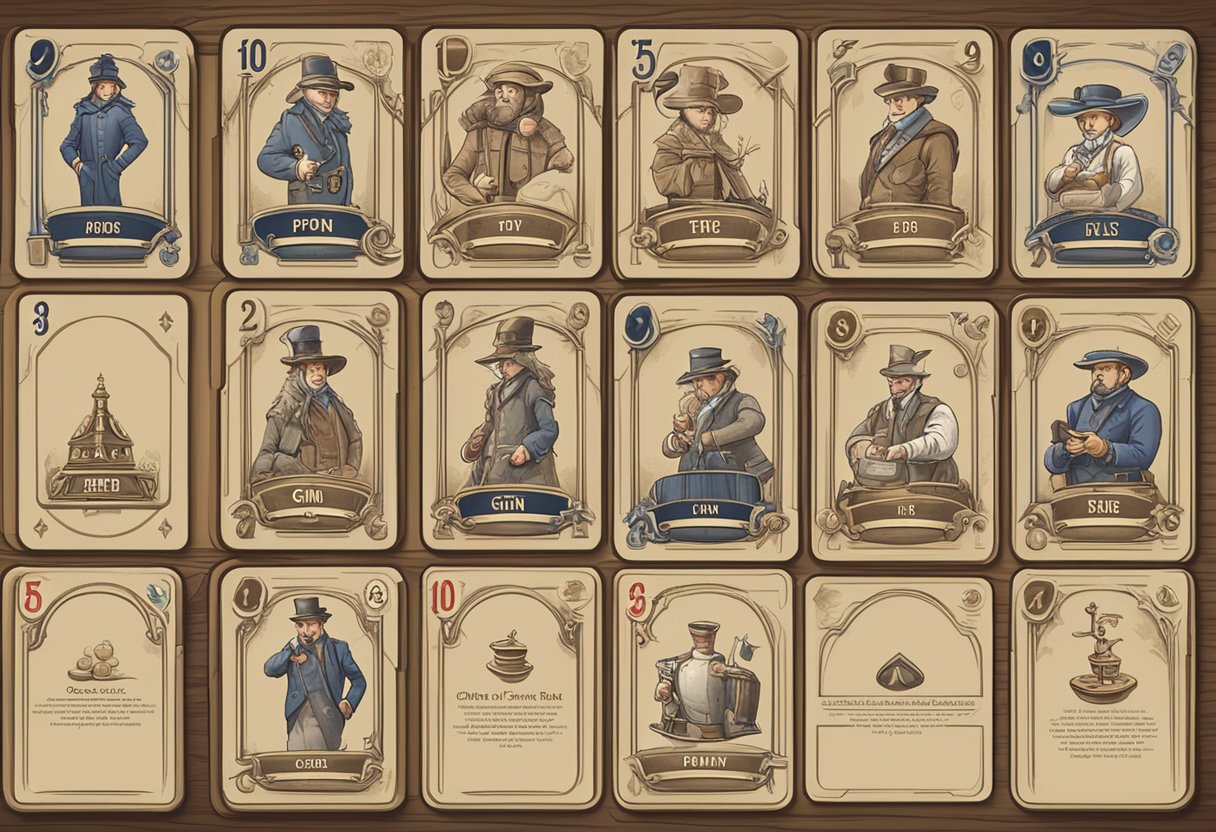This screenshot has width=1216, height=832.
Task: Select the THE card numbered 5
Action: (x=707, y=152)
